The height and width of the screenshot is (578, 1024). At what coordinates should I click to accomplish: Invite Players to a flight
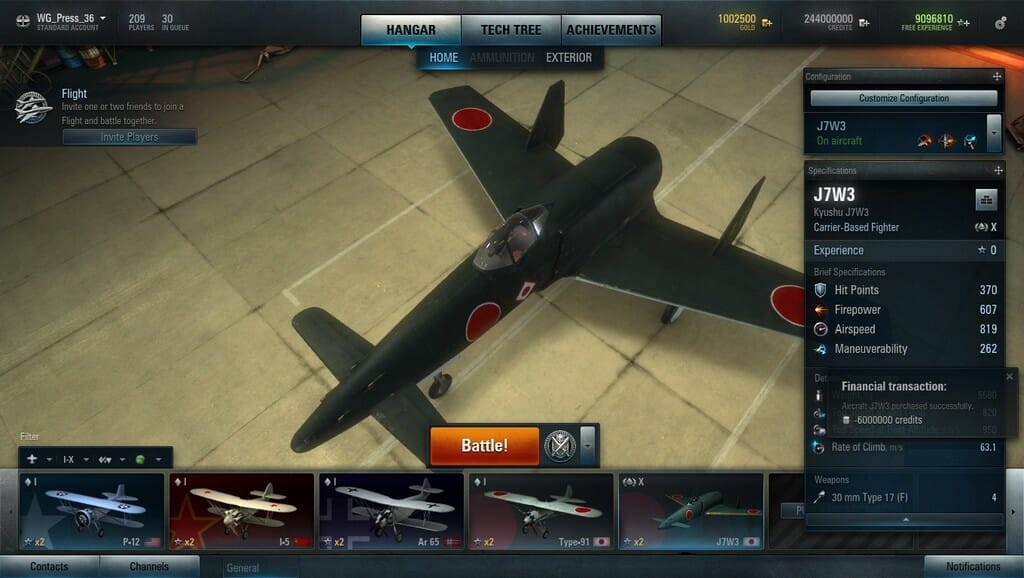[x=129, y=137]
